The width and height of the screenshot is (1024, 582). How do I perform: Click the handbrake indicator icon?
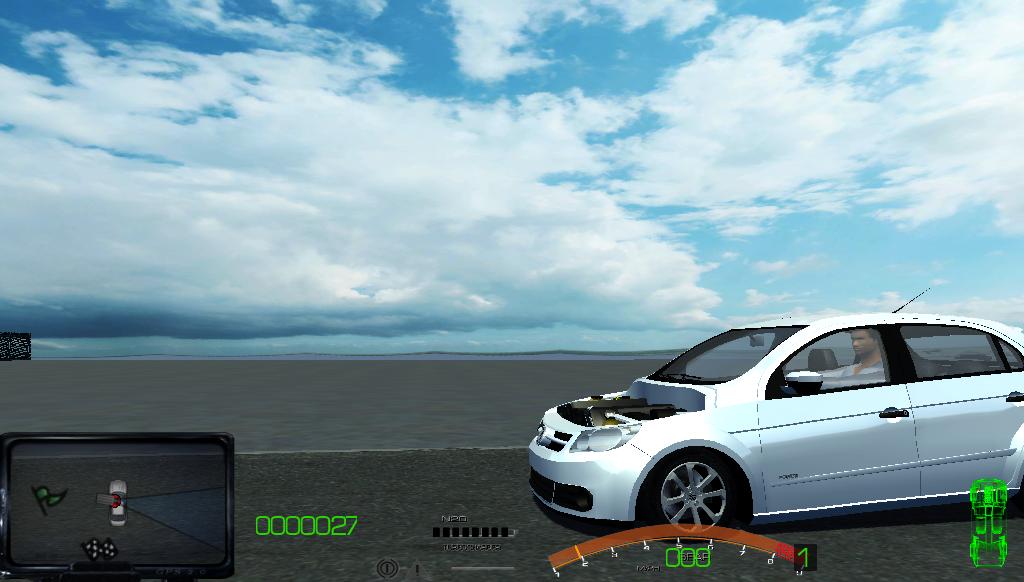tap(387, 569)
